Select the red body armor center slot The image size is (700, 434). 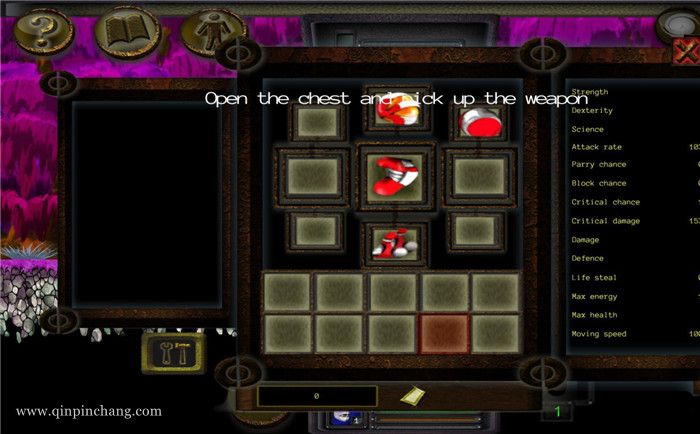pyautogui.click(x=397, y=175)
